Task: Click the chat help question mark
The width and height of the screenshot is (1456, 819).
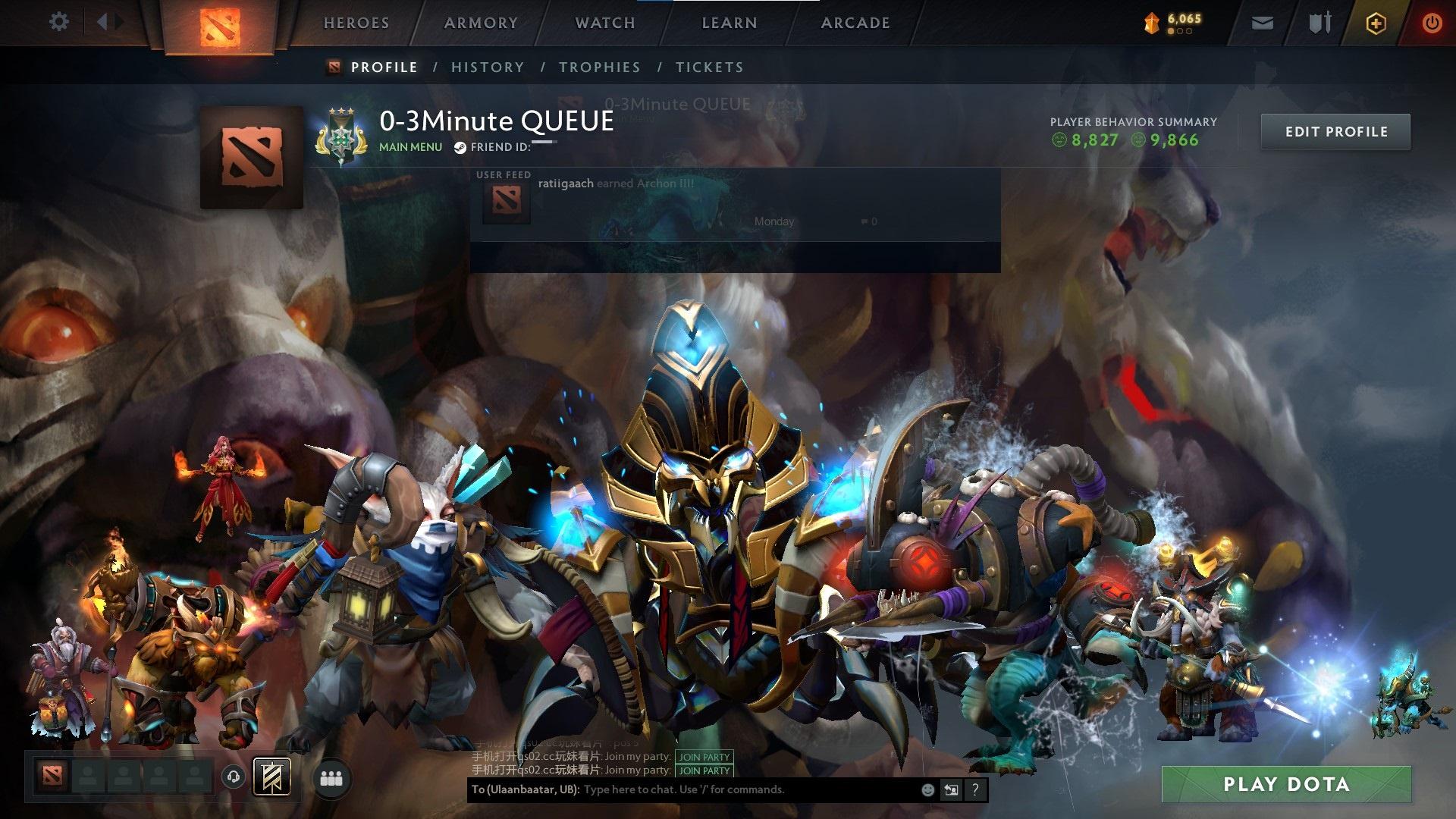Action: point(975,789)
